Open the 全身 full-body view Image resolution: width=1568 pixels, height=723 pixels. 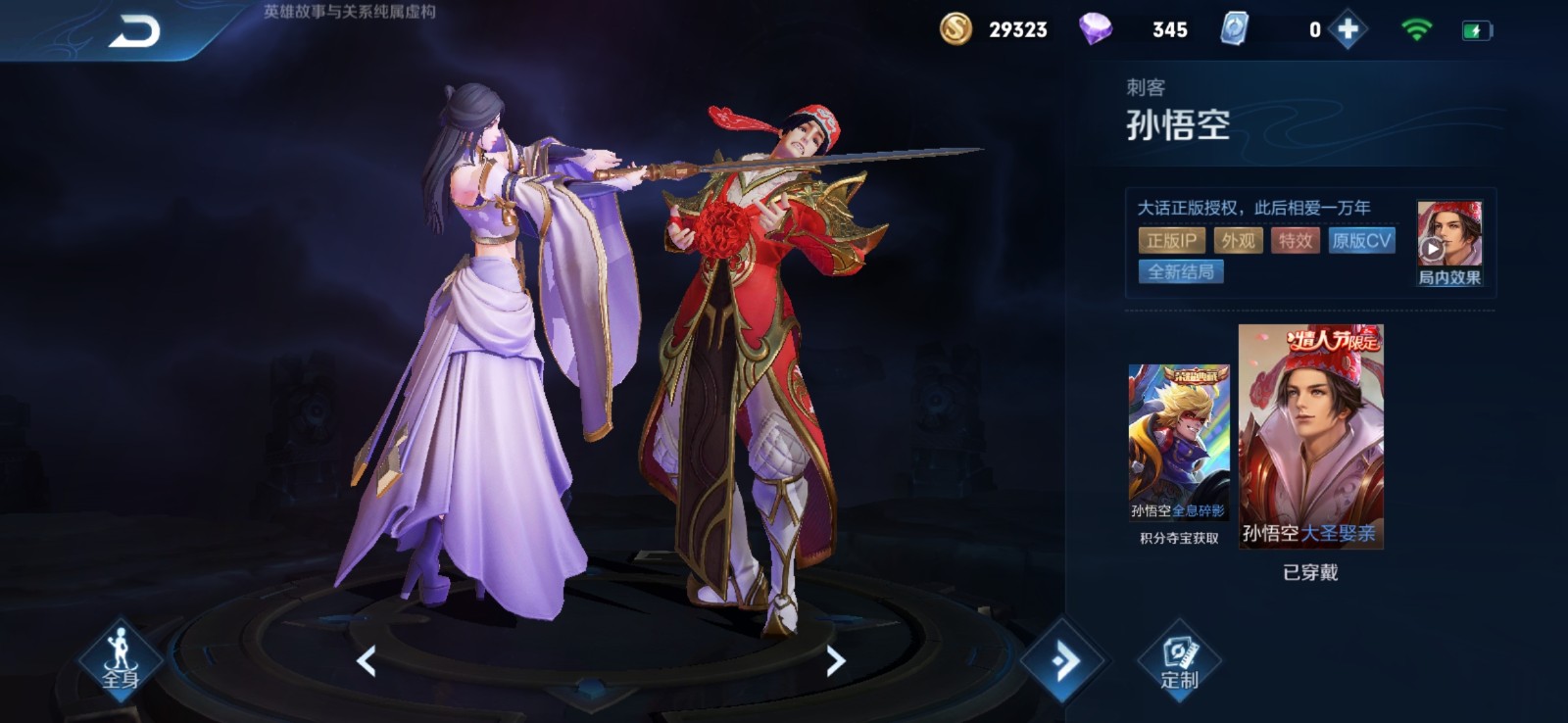click(x=121, y=660)
